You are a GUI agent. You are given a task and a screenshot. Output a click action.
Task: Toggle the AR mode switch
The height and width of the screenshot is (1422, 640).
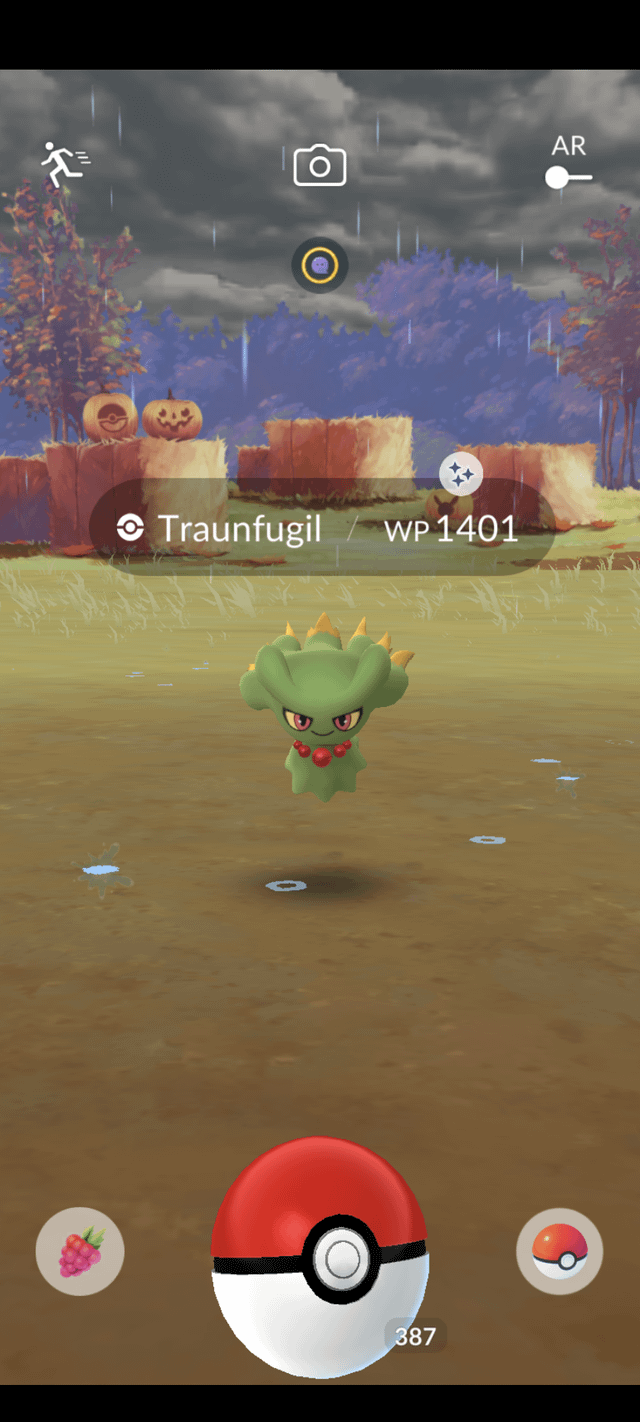pyautogui.click(x=568, y=177)
